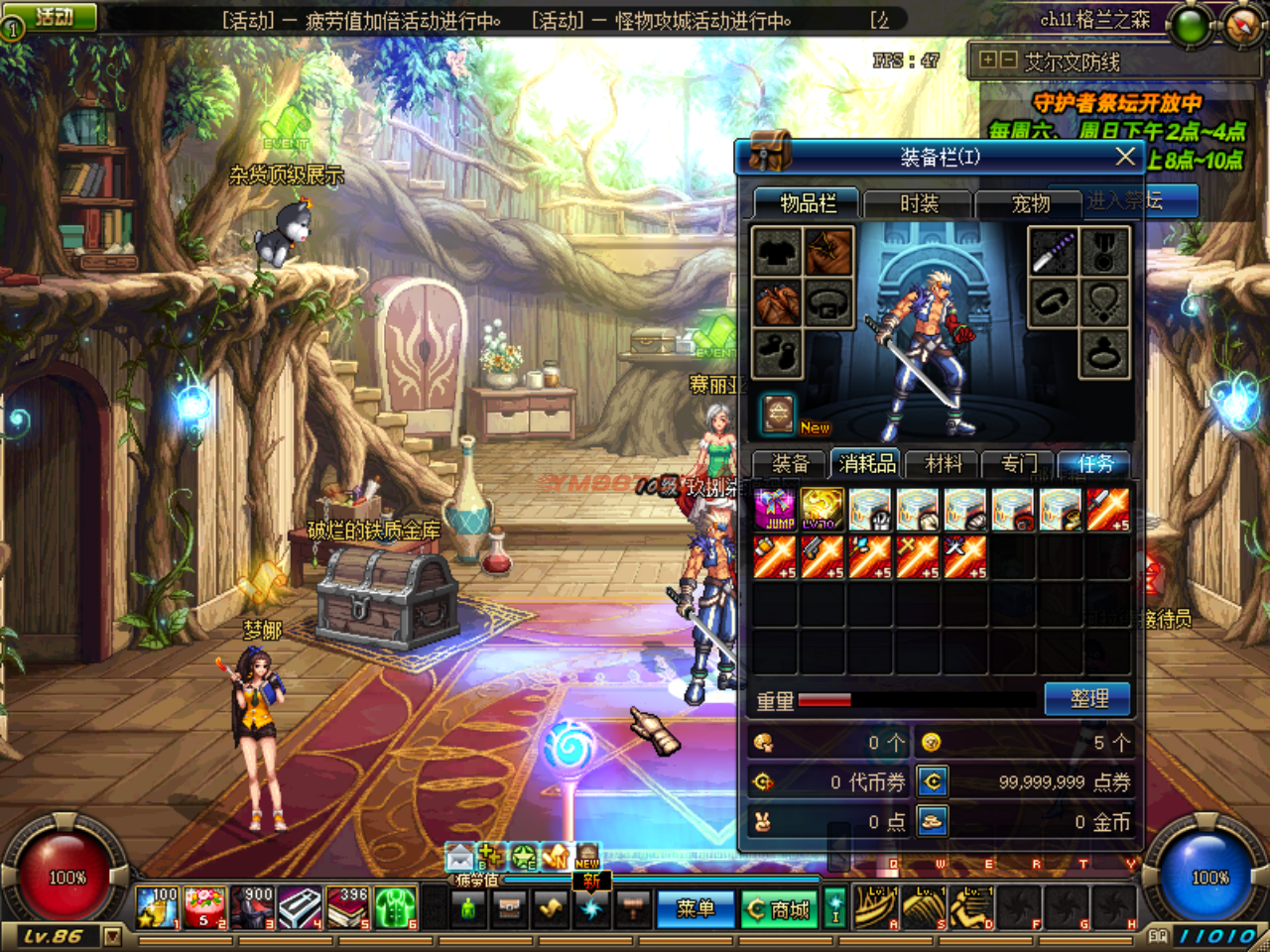This screenshot has width=1270, height=952.
Task: Show the 装备 item category
Action: tap(791, 463)
